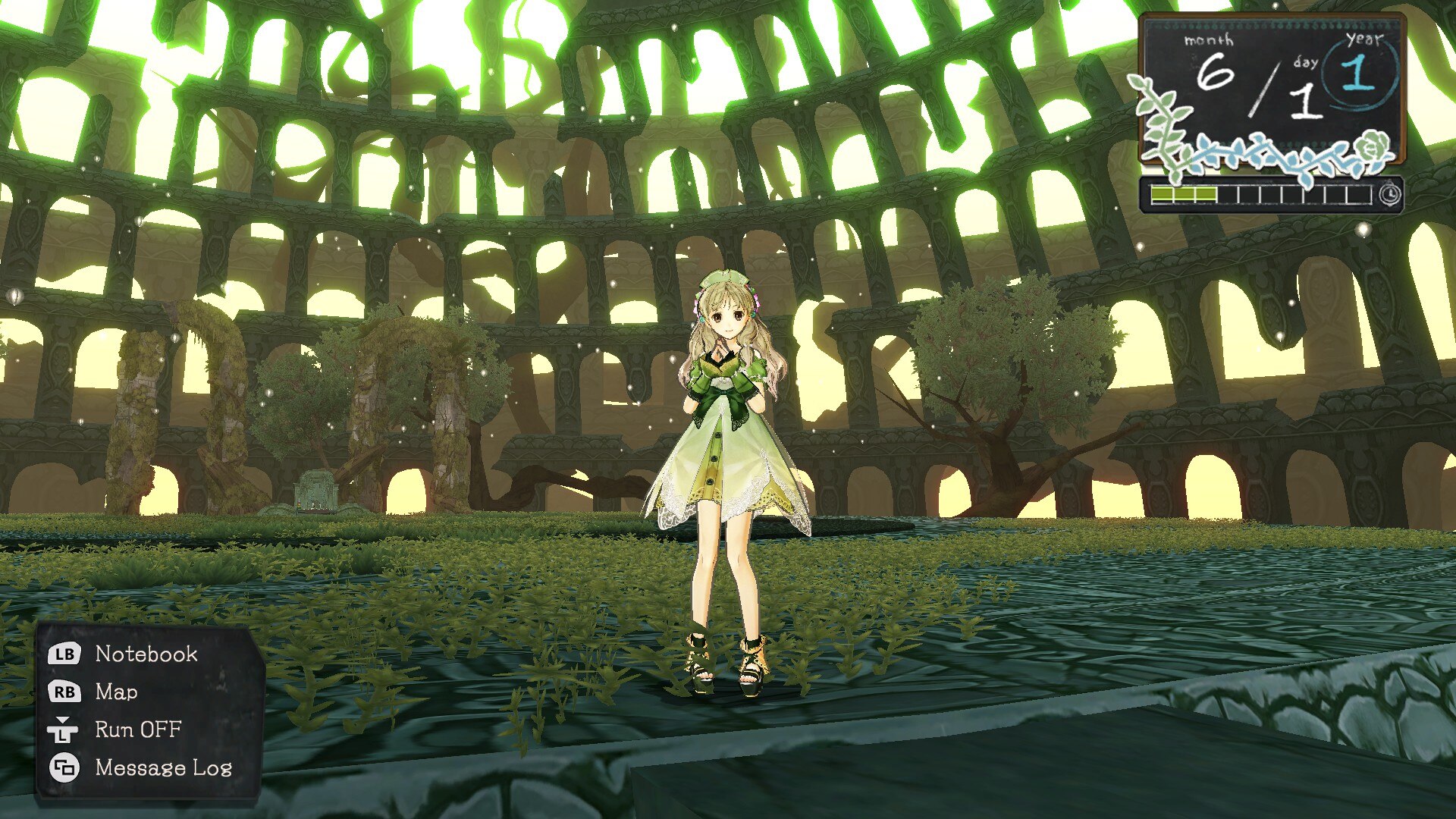Screen dimensions: 1456x819
Task: Click the RB button icon beside Map
Action: 64,692
